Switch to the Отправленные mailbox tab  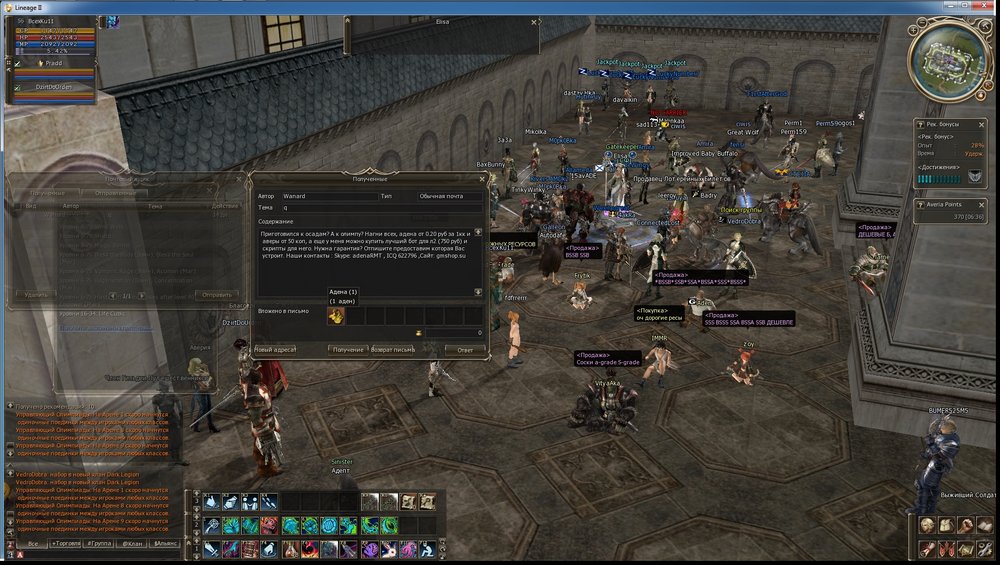tap(113, 192)
